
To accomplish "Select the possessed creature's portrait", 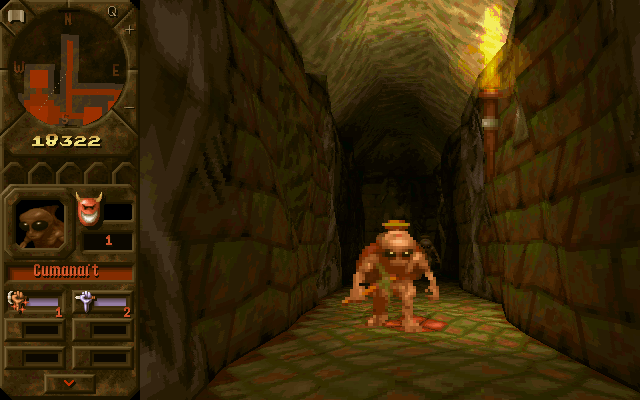I will click(38, 223).
